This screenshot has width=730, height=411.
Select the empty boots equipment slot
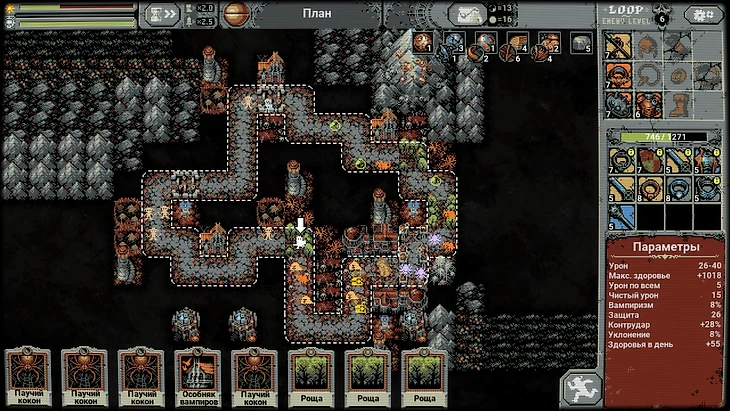(678, 106)
